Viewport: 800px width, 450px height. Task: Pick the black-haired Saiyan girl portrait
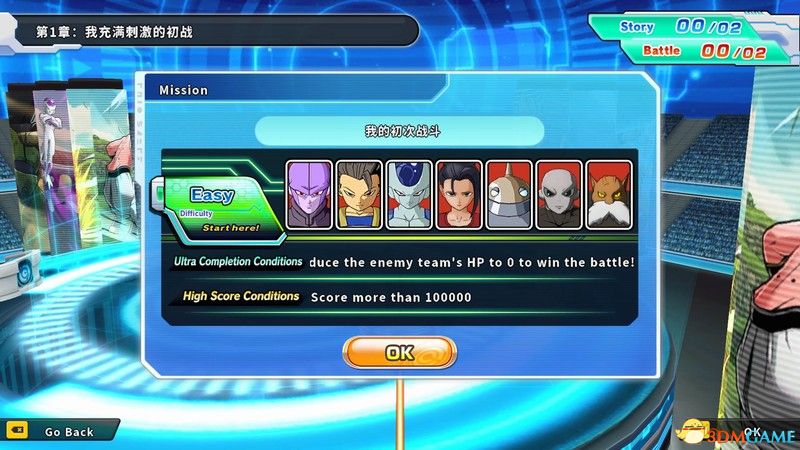pos(460,194)
